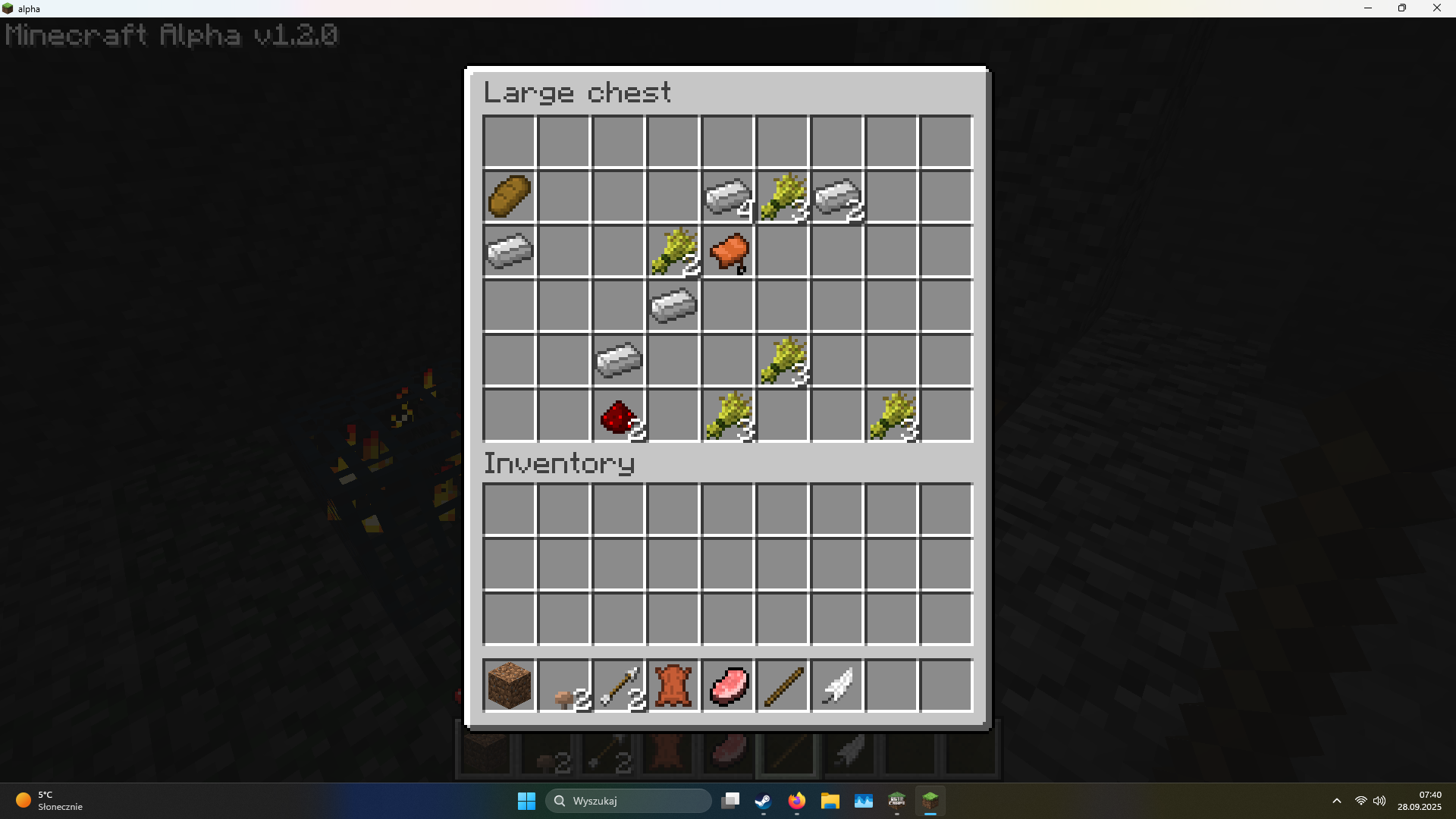This screenshot has height=819, width=1456.
Task: Select the stack of four iron ingots
Action: click(728, 196)
